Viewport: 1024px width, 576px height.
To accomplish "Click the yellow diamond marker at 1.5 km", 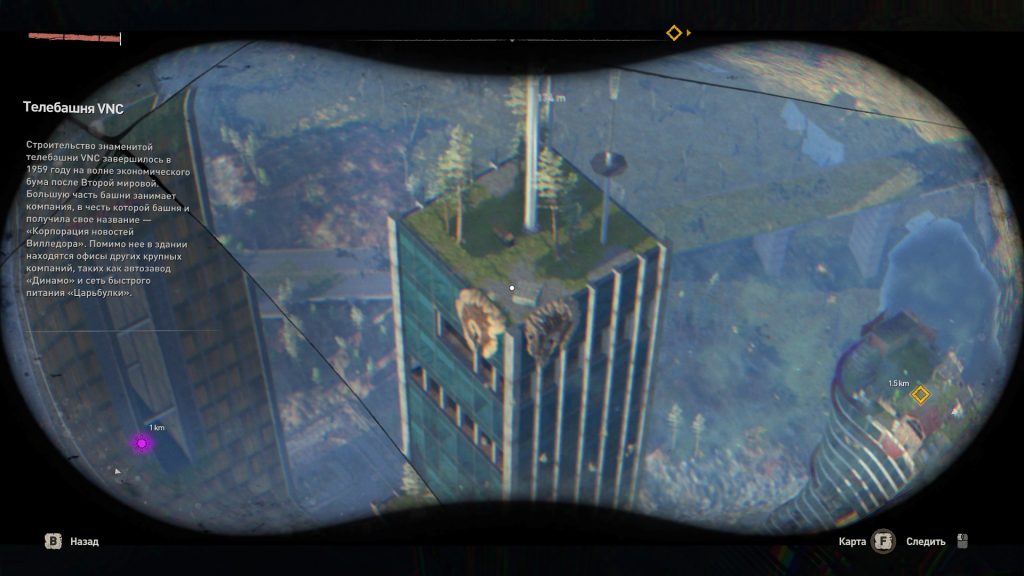I will (920, 395).
